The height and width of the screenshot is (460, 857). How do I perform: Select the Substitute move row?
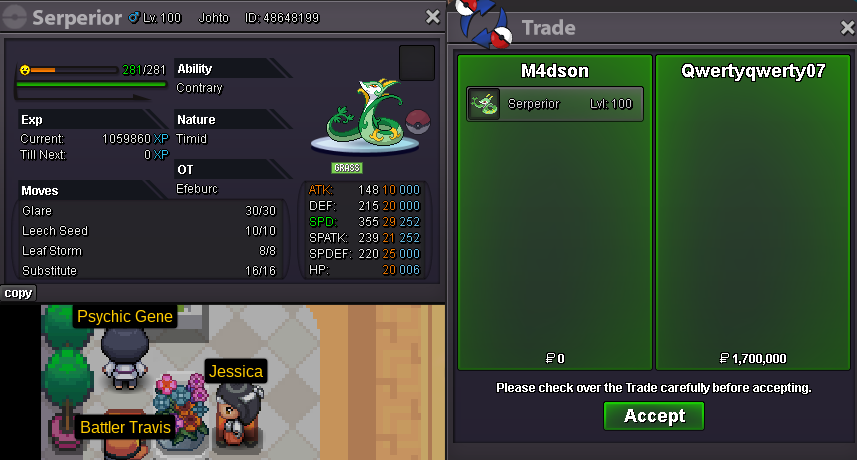(x=148, y=271)
